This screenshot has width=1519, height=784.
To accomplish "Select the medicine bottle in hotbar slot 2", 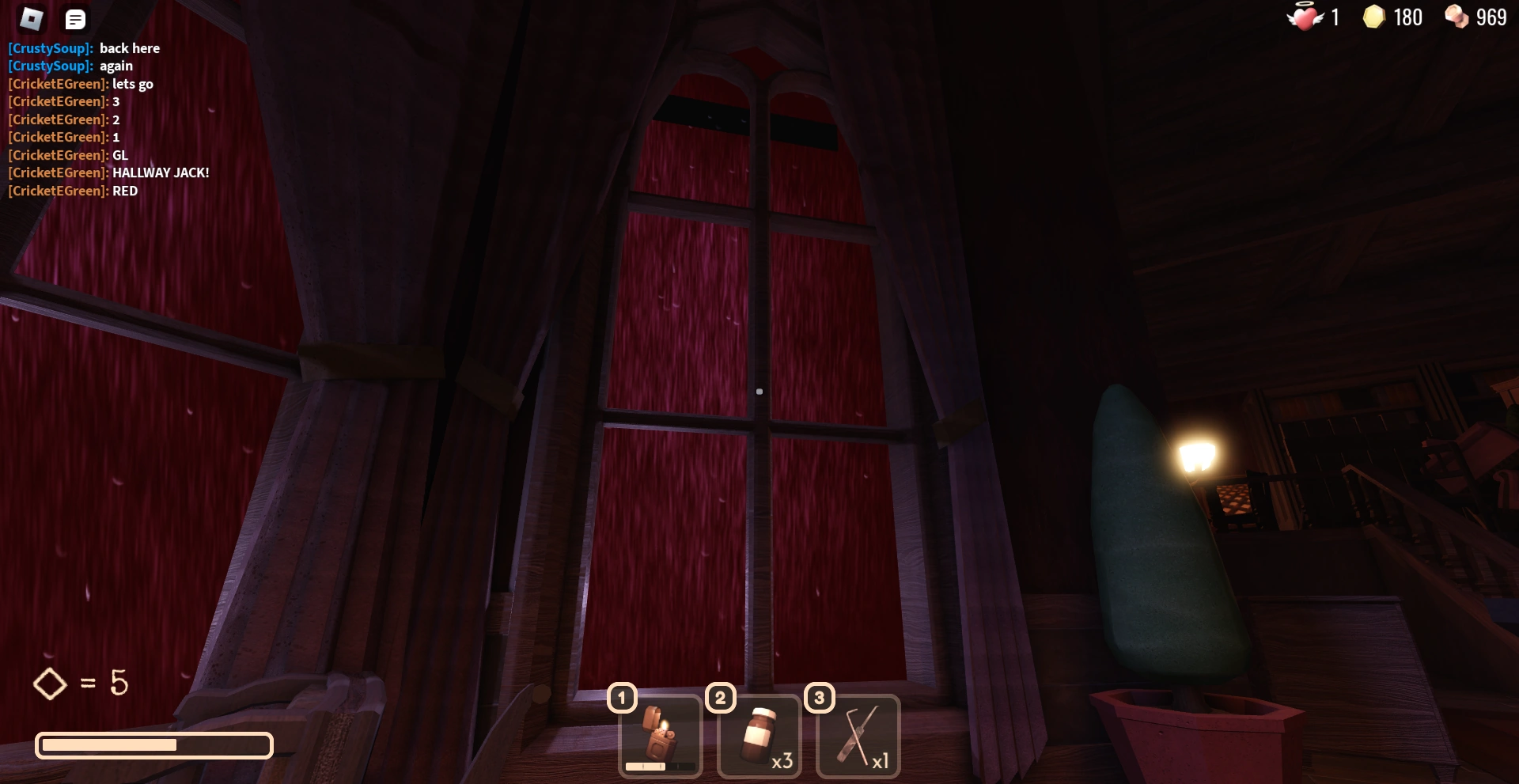I will 759,734.
